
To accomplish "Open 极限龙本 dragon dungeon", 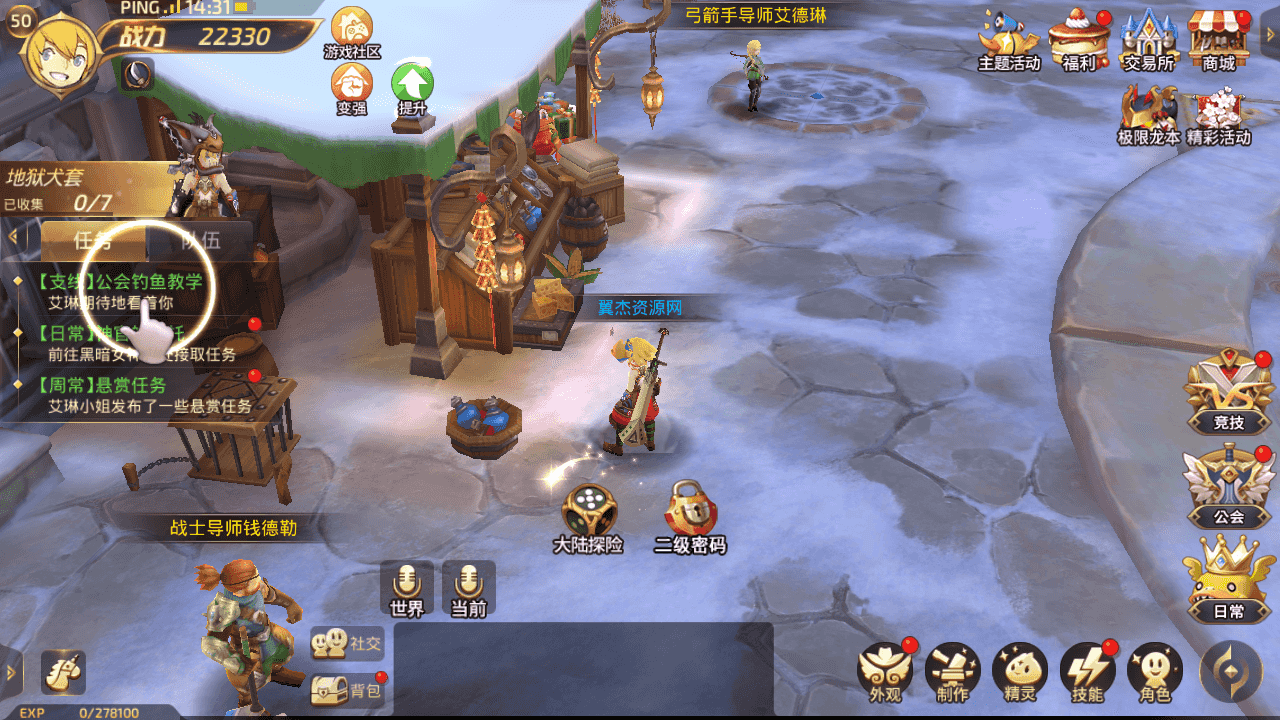I will pos(1149,115).
